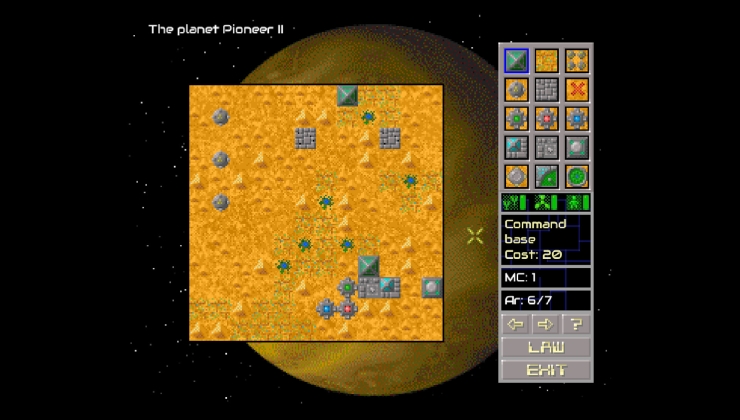Screen dimensions: 740x420
Task: Open help with the question mark button
Action: (576, 324)
